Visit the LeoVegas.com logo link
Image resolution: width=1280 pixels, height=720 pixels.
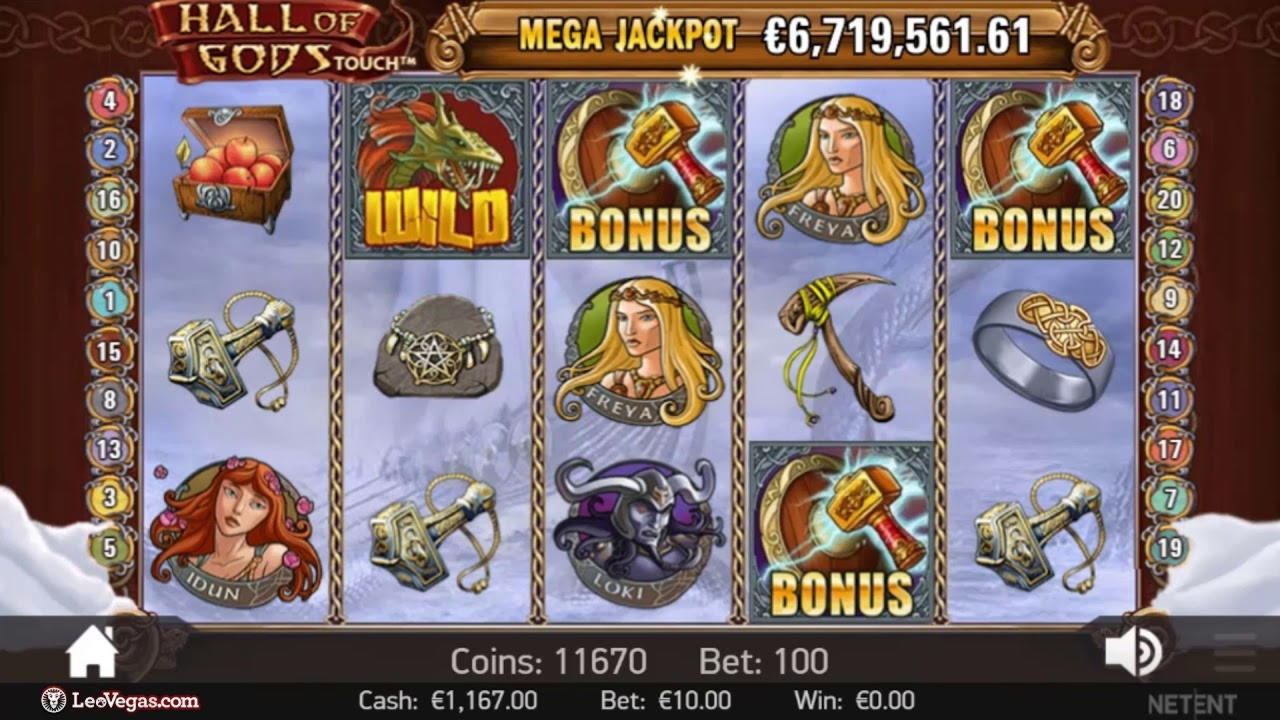[120, 701]
